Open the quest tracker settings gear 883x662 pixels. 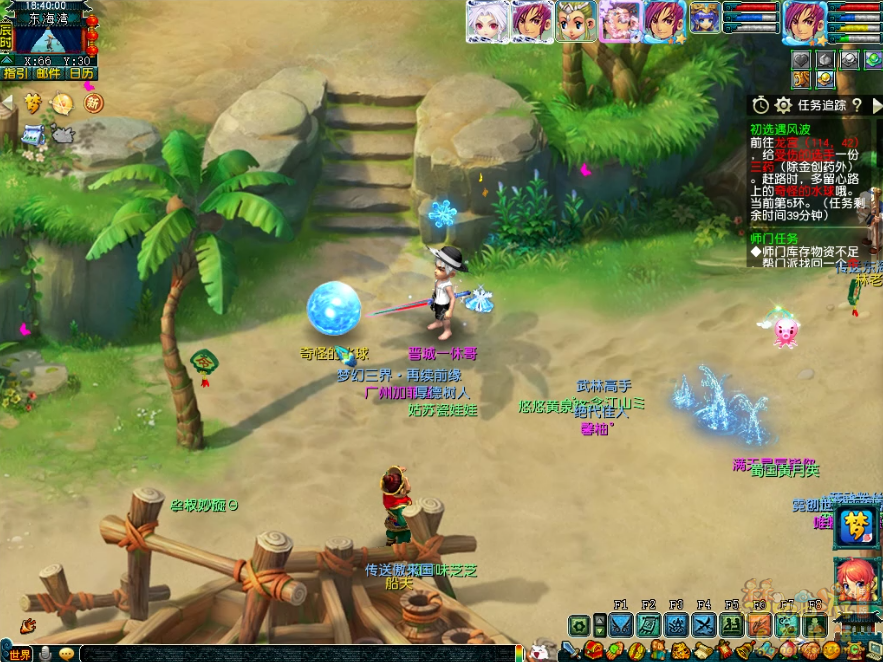pyautogui.click(x=783, y=105)
